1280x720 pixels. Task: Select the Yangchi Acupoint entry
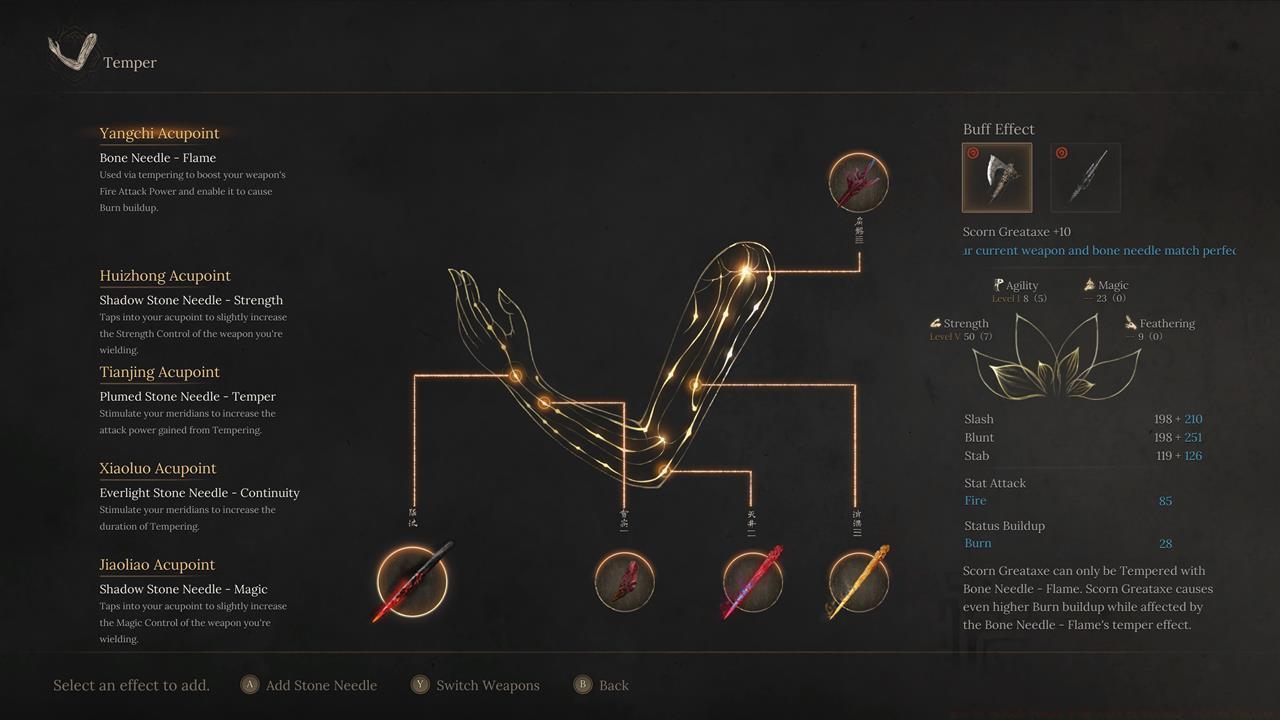pyautogui.click(x=159, y=133)
